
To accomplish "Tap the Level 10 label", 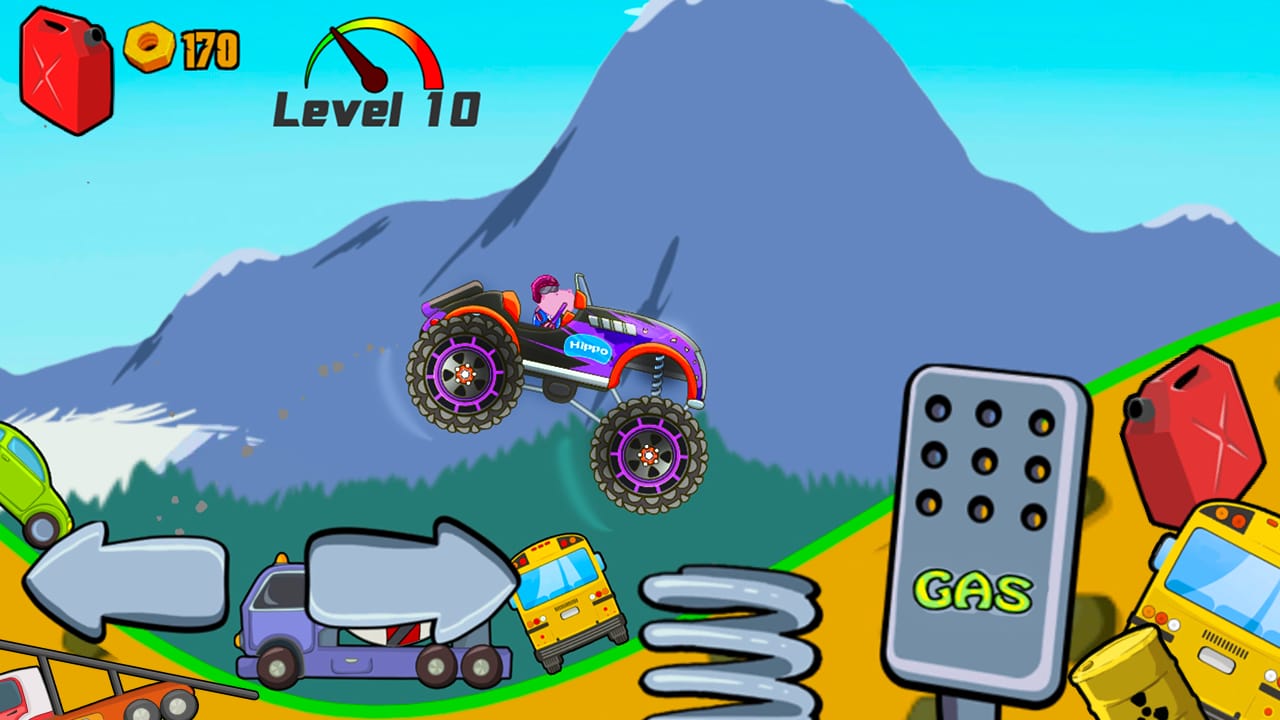I will click(375, 110).
